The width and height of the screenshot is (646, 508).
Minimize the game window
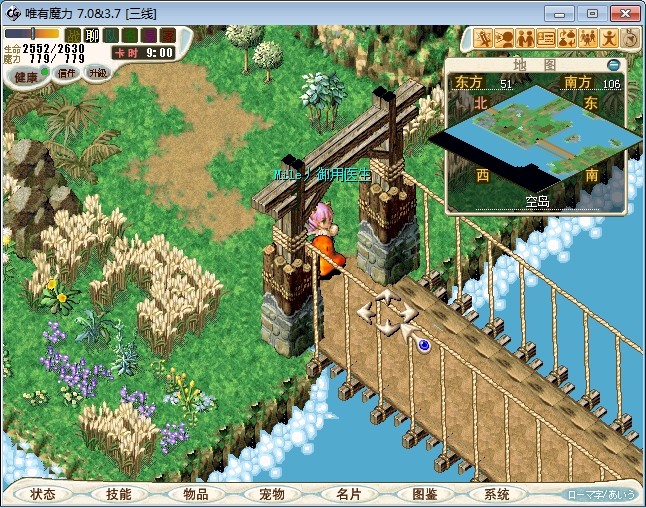[567, 12]
